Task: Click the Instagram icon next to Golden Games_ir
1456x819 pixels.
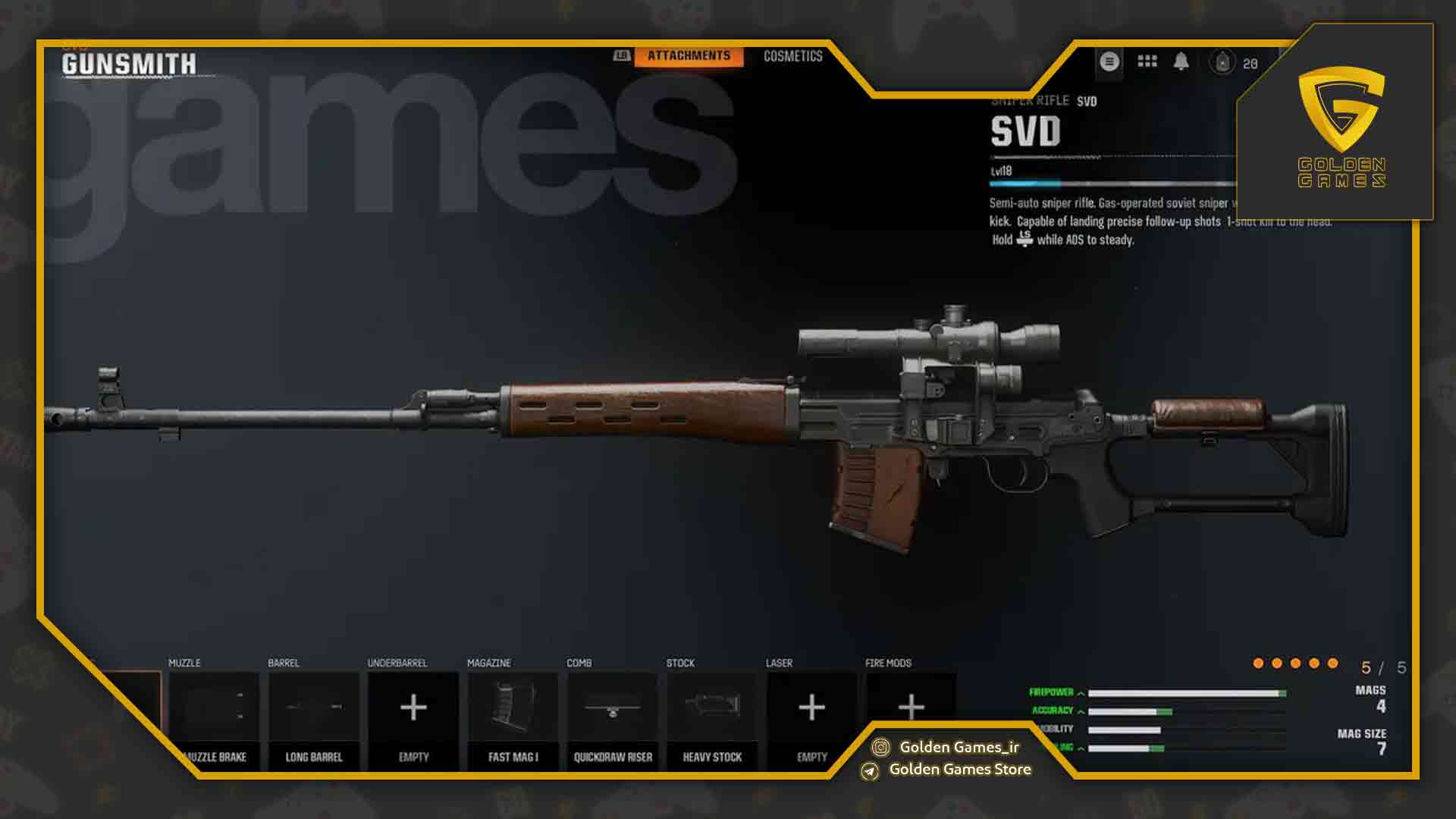Action: pos(881,747)
